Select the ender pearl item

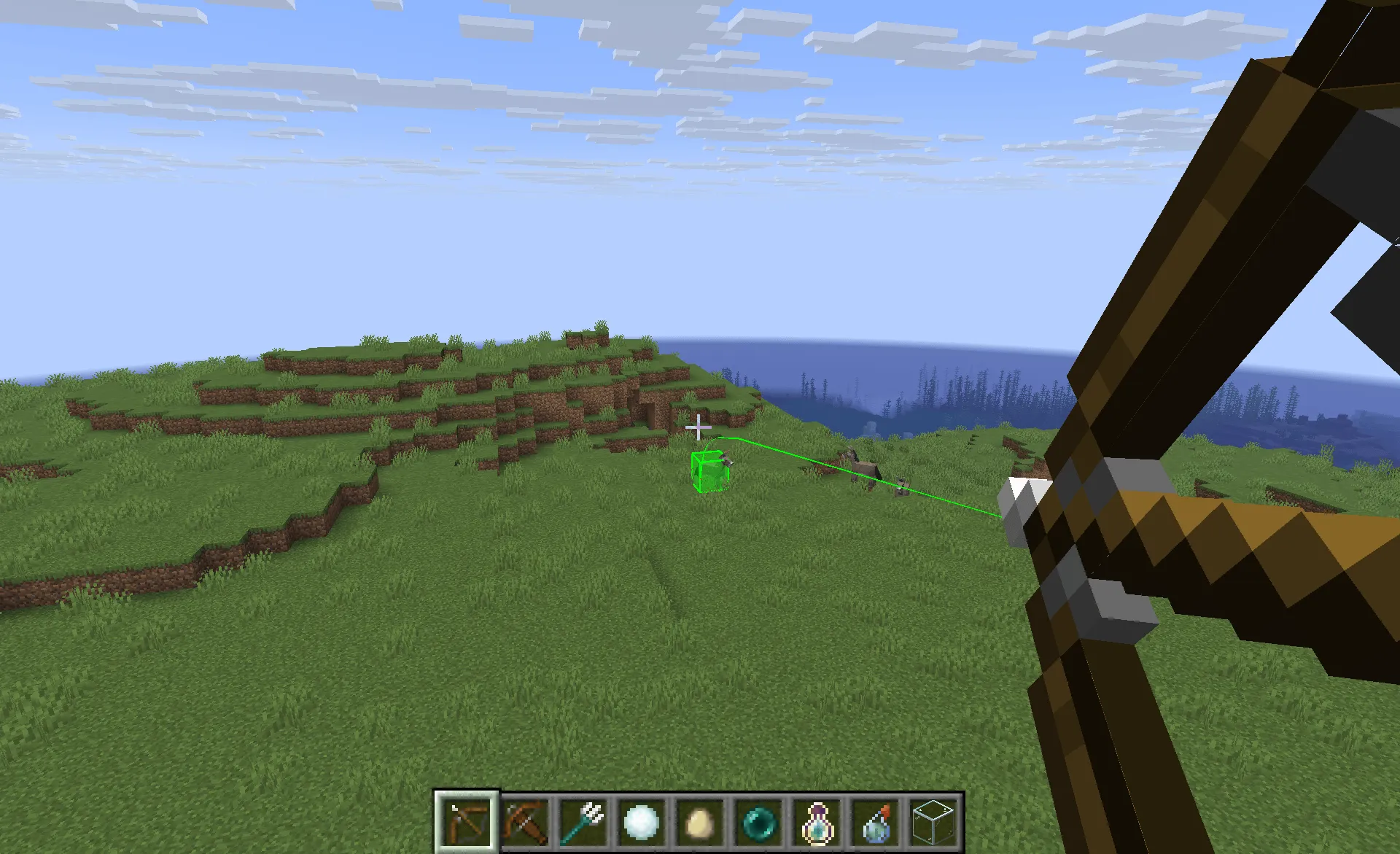pos(758,822)
